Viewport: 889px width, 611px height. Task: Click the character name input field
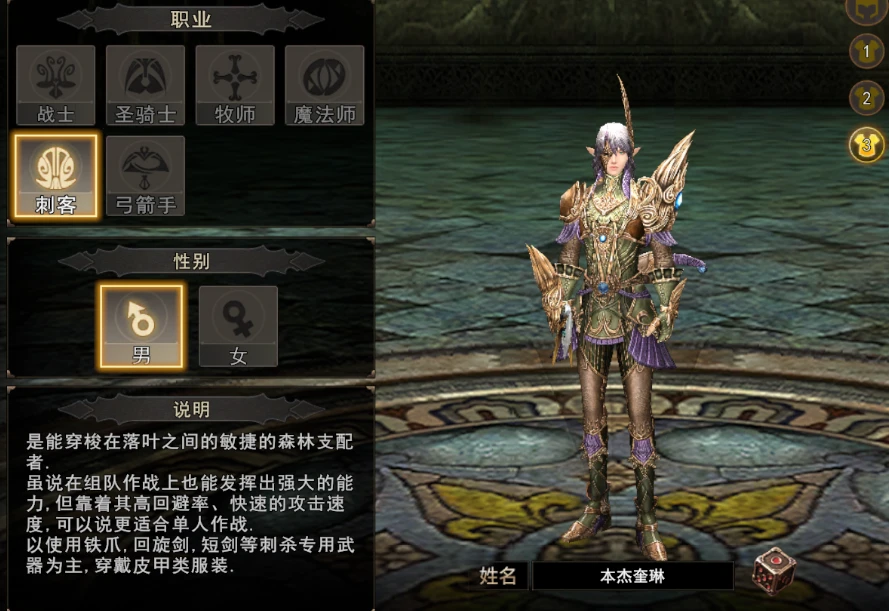pyautogui.click(x=632, y=576)
